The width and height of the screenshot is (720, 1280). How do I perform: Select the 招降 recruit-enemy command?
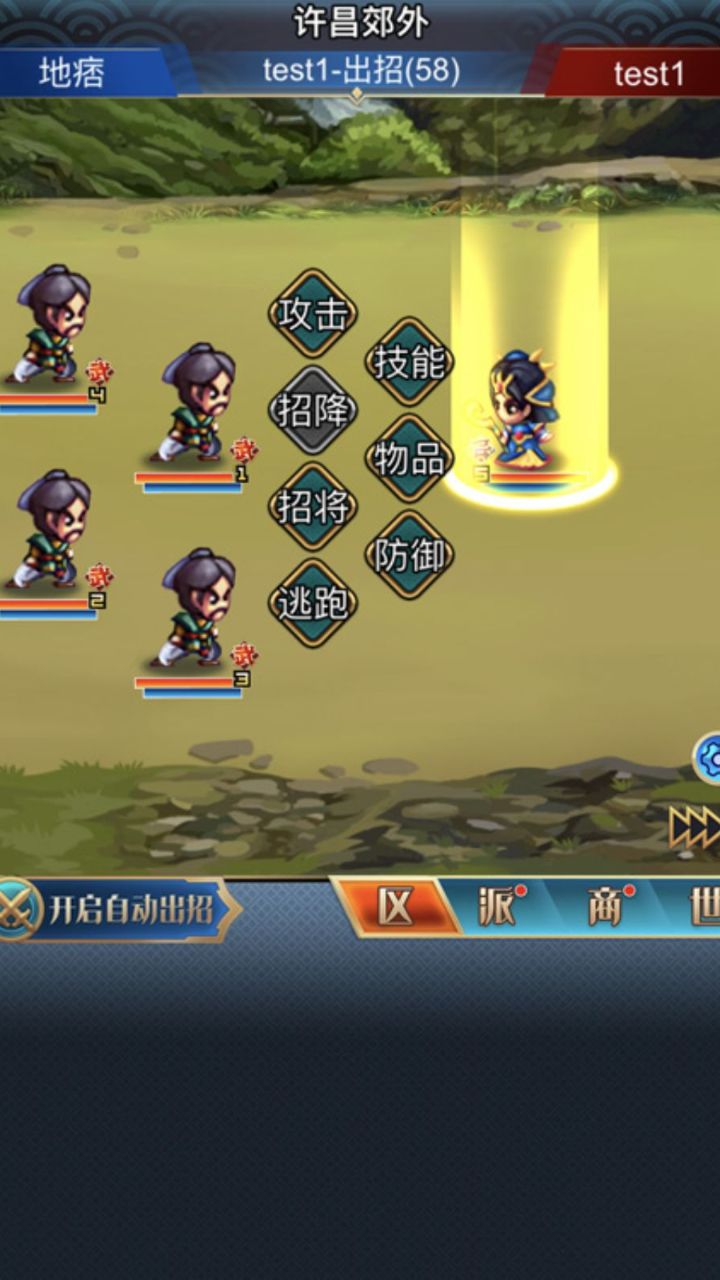pos(313,410)
